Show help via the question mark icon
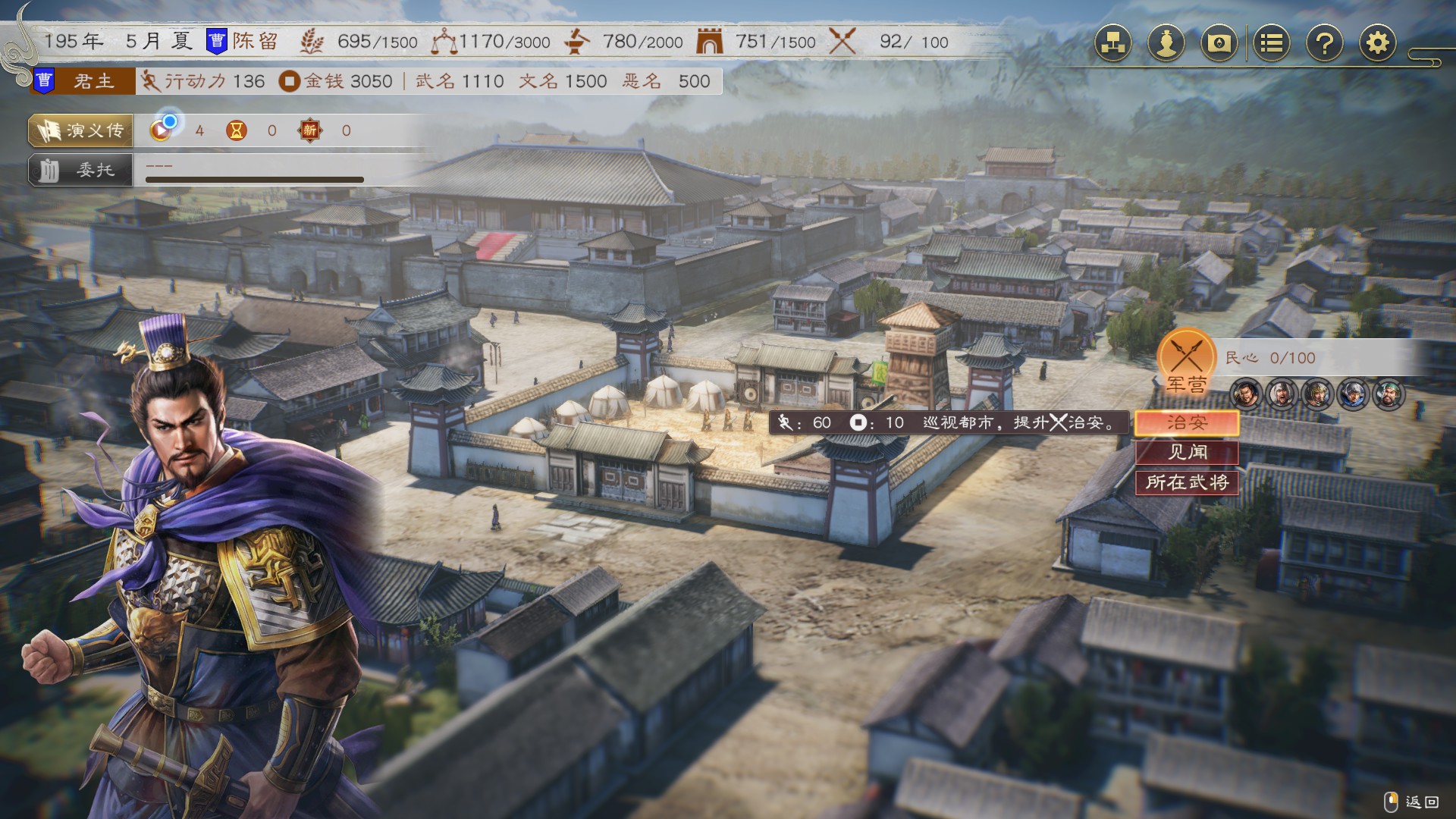 point(1325,43)
